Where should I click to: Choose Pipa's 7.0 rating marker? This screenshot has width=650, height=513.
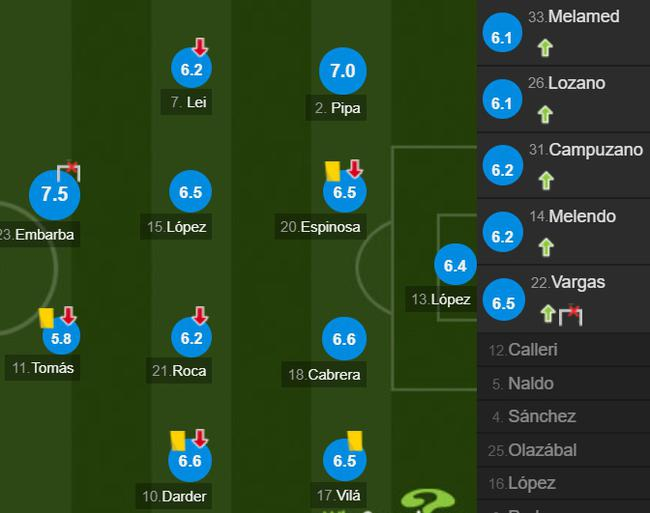pyautogui.click(x=343, y=71)
